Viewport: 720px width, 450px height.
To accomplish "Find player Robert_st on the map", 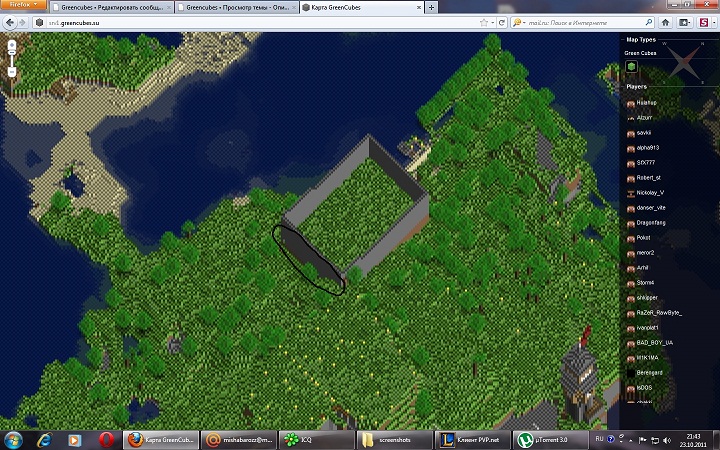I will tap(650, 177).
